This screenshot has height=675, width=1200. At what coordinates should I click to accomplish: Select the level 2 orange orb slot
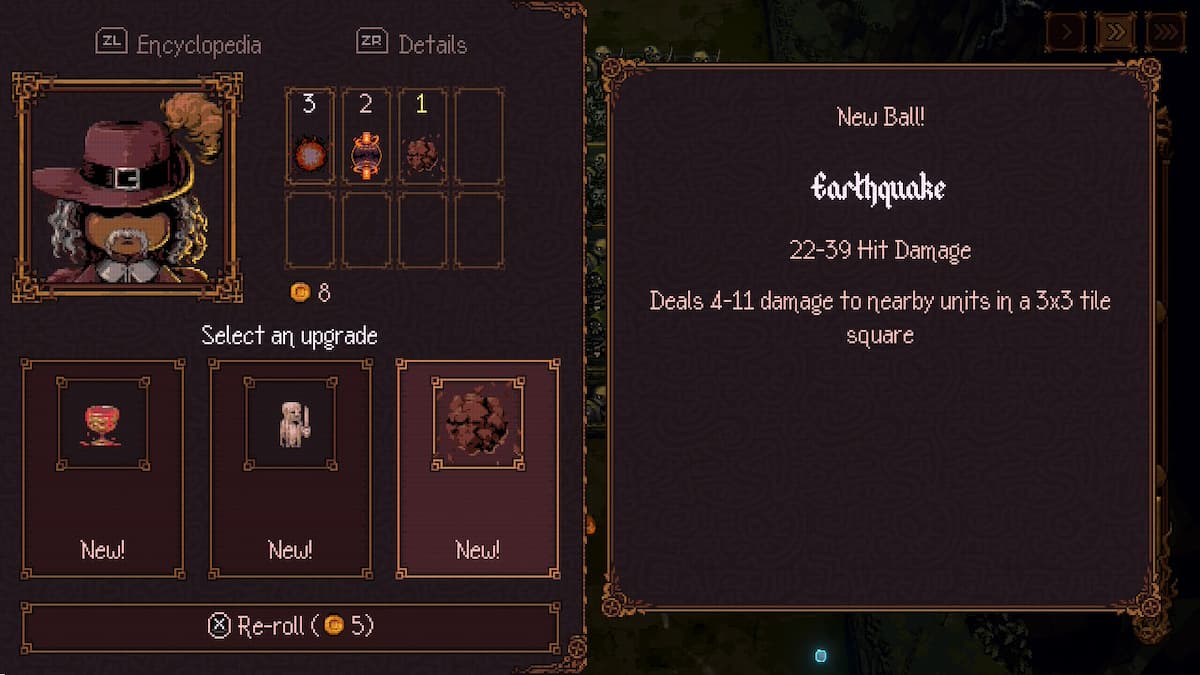coord(366,137)
